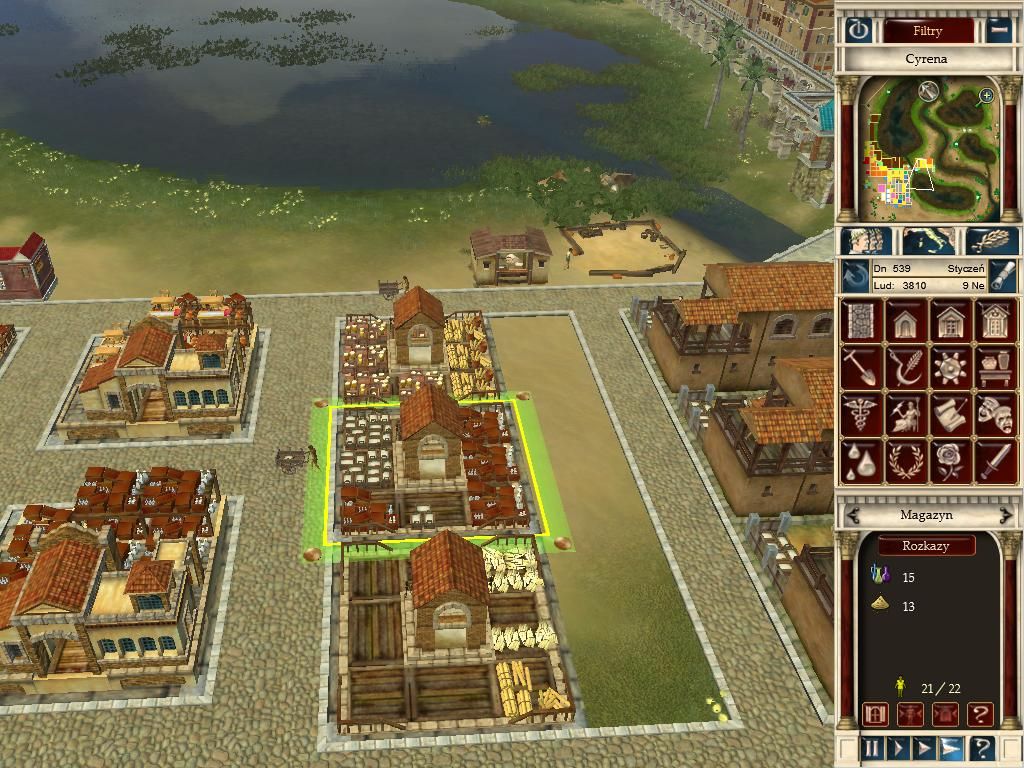Pause the game speed
This screenshot has width=1024, height=768.
[x=872, y=748]
